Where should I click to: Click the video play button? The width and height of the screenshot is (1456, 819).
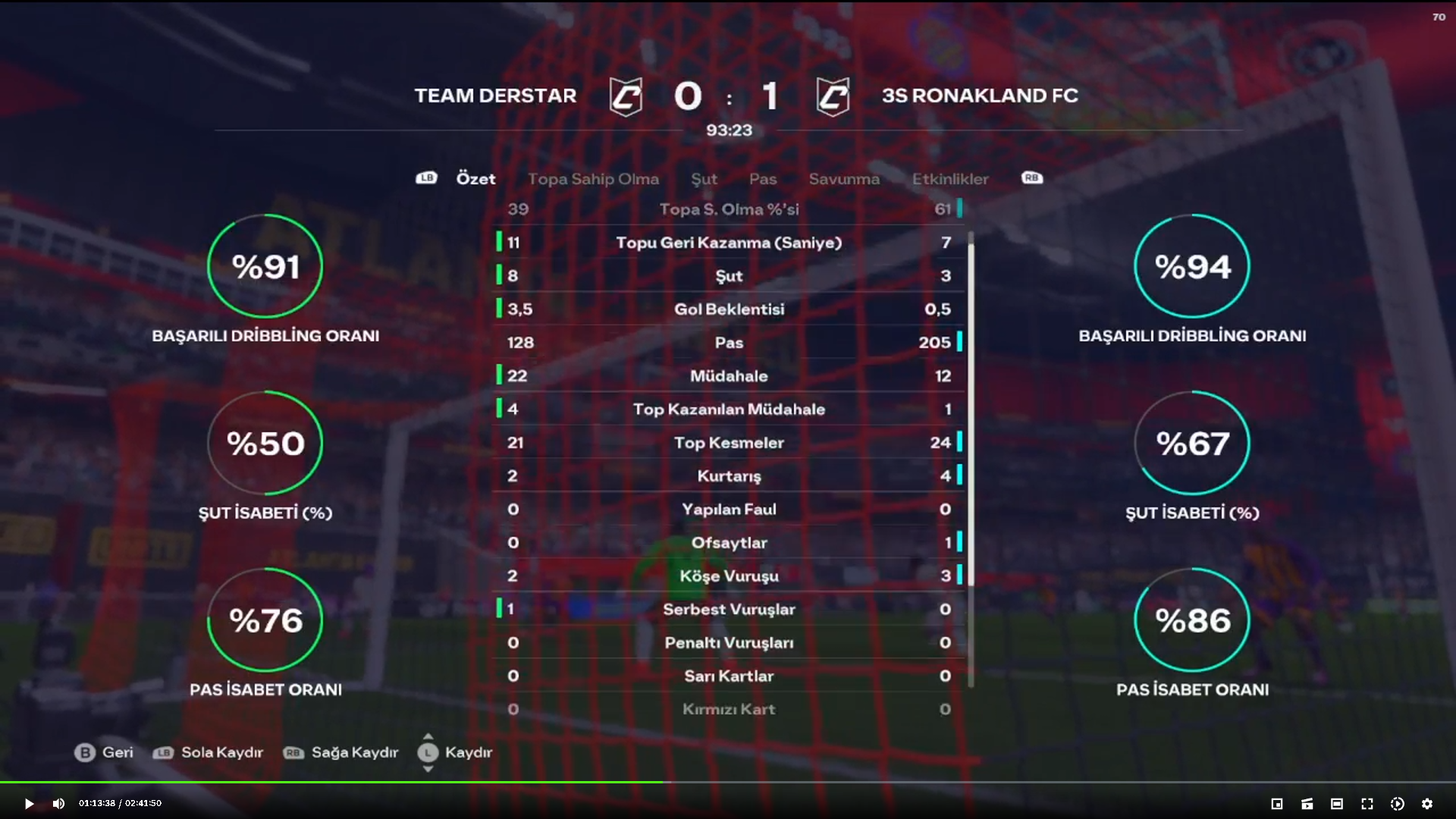pyautogui.click(x=29, y=804)
